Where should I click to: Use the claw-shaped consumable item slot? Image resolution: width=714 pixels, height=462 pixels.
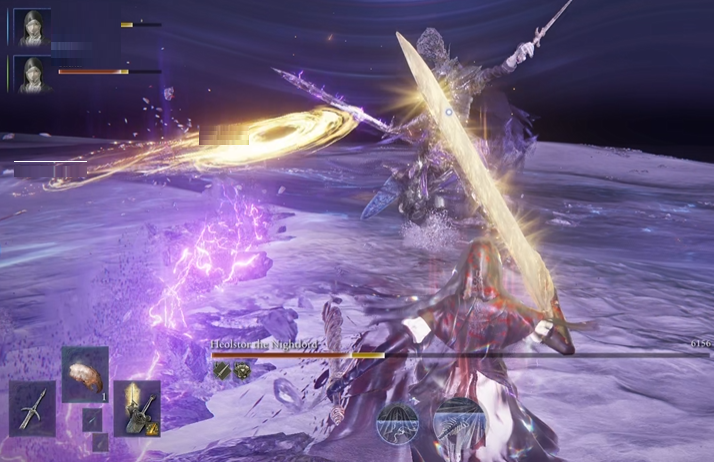coord(85,374)
